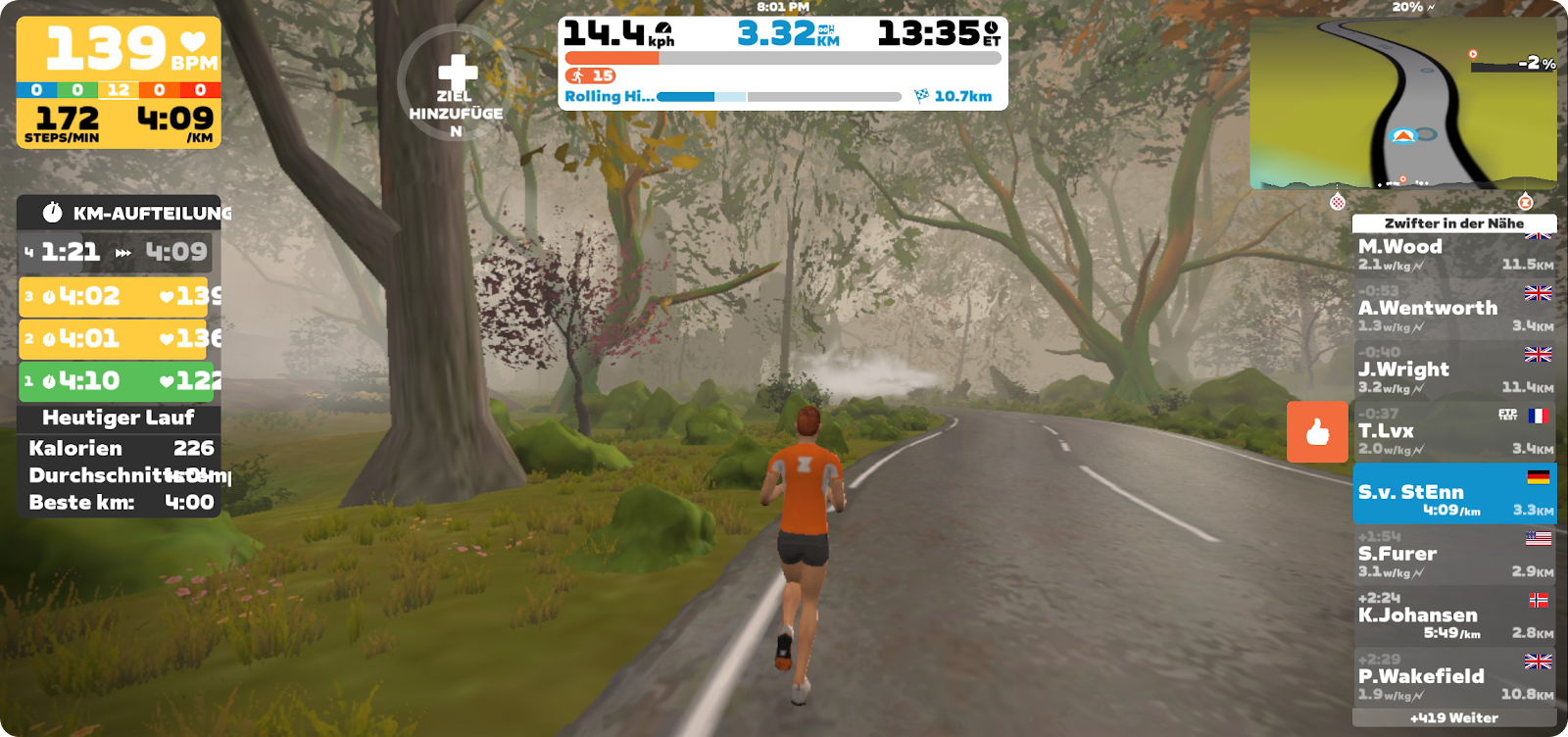Screen dimensions: 1568x737
Task: Choose A.Wentworth from the rider list
Action: tap(1453, 311)
